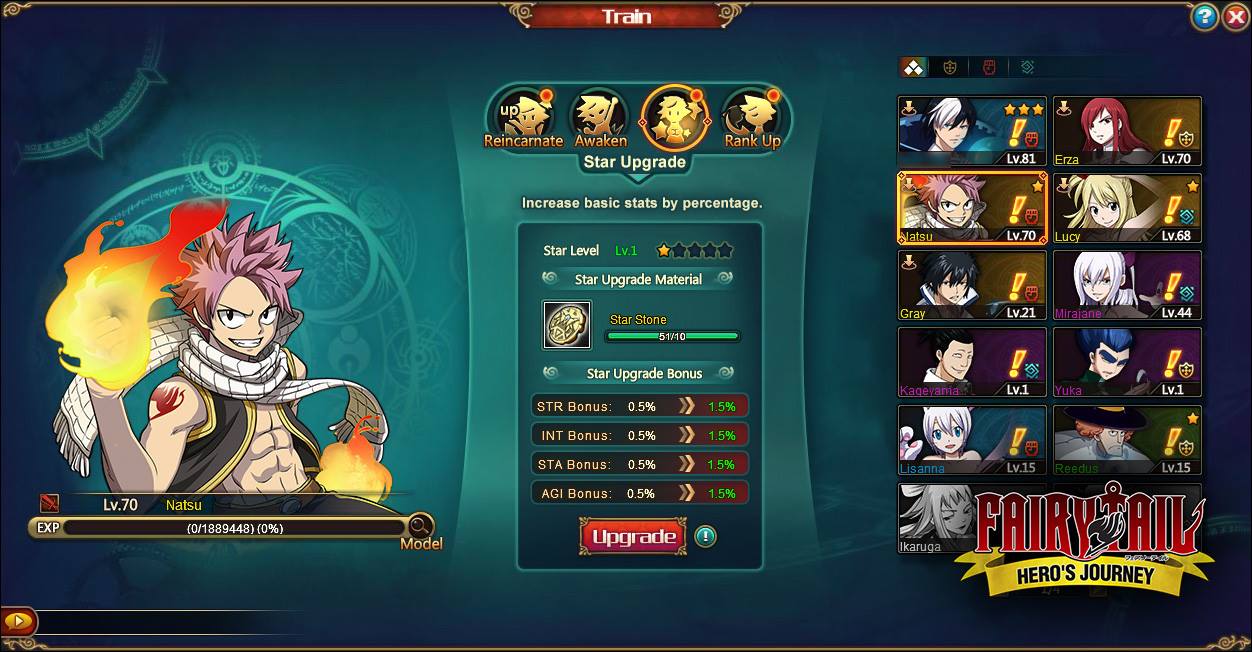Select the Star Stone material slot

coord(567,325)
